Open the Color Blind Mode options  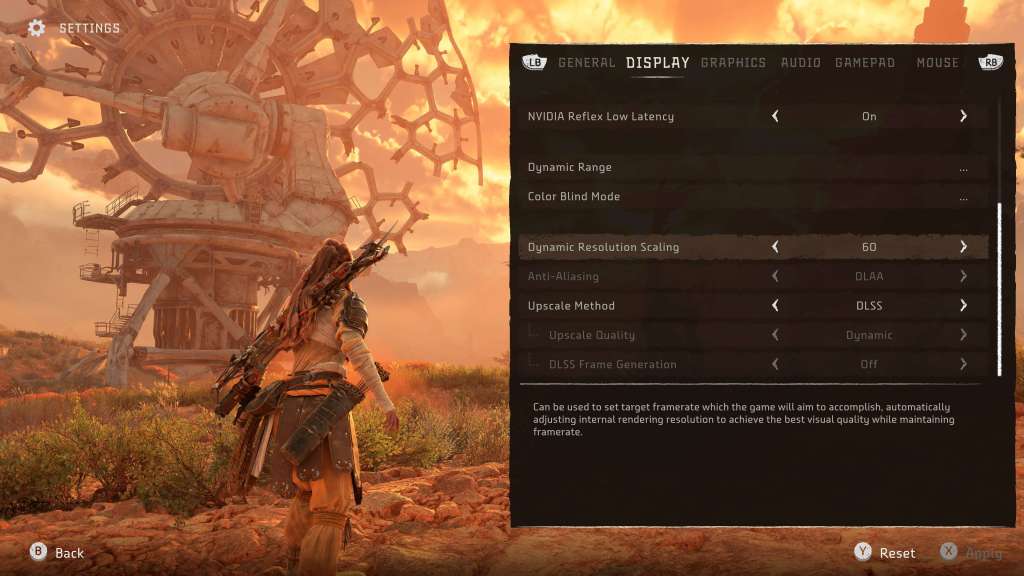pyautogui.click(x=963, y=197)
